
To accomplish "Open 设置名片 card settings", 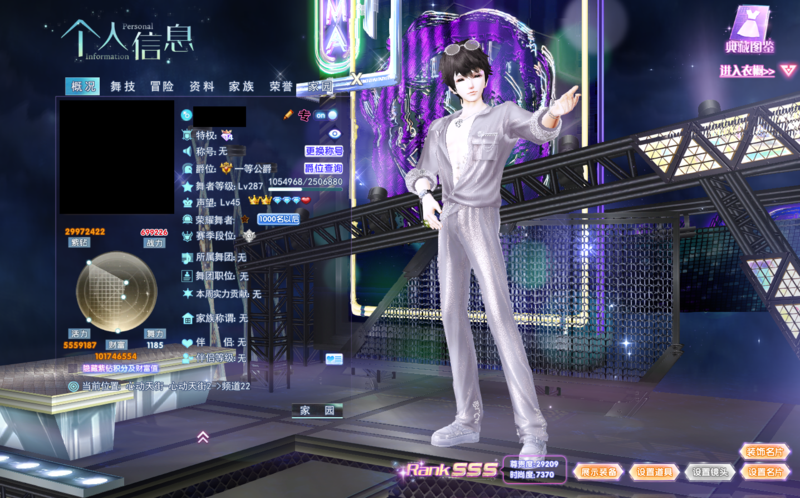I will coord(764,471).
